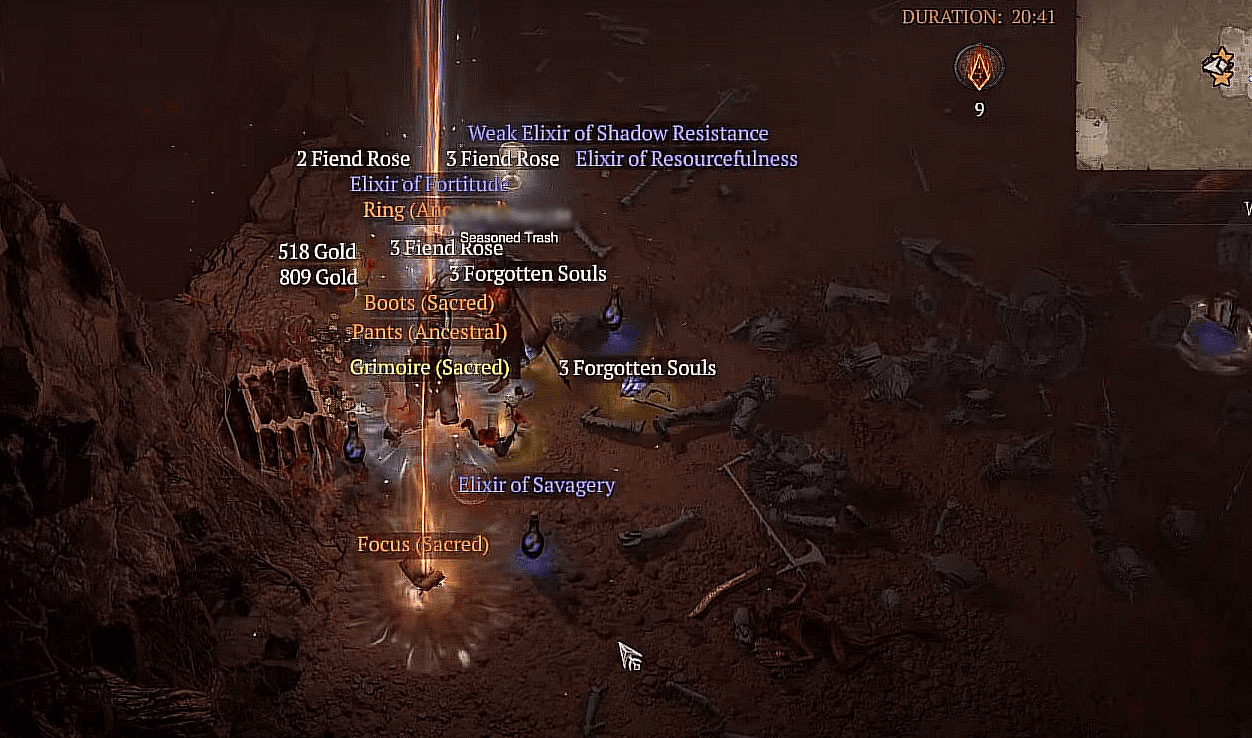Image resolution: width=1252 pixels, height=738 pixels.
Task: Click the red emblem icon showing 9
Action: [979, 69]
